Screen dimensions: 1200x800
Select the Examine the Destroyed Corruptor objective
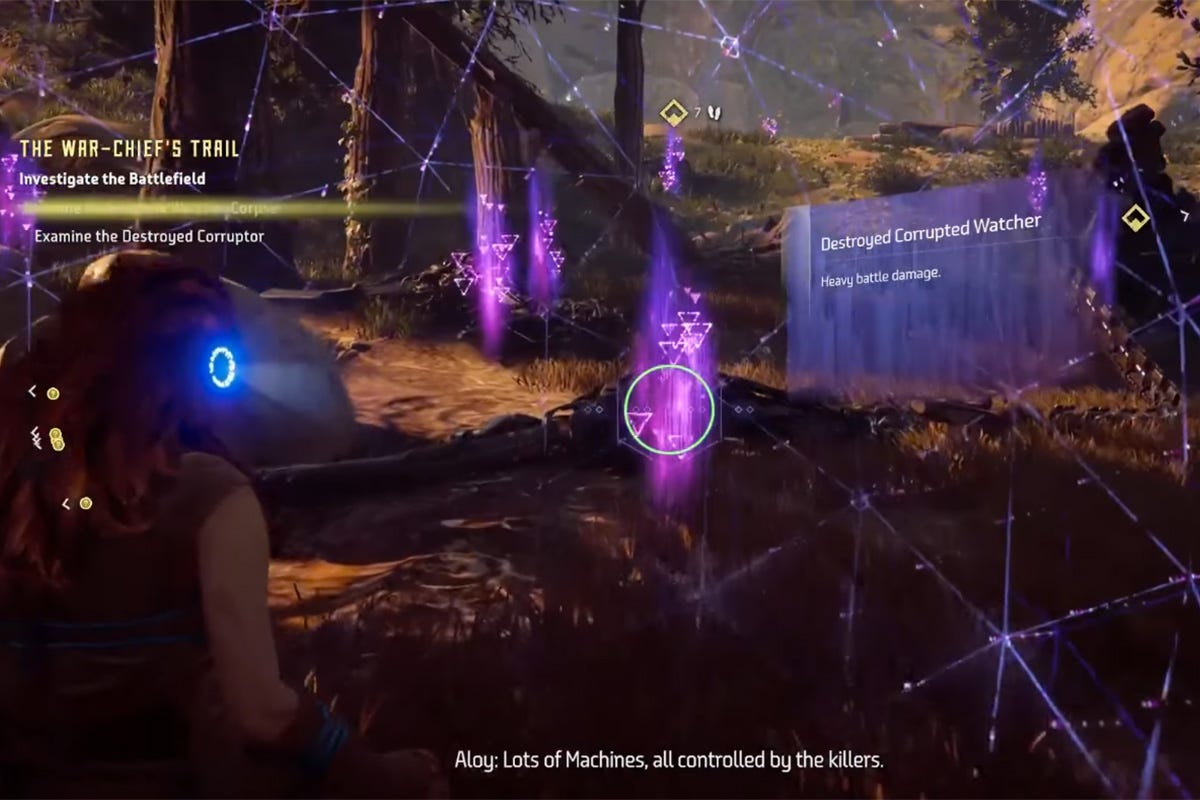pos(149,236)
